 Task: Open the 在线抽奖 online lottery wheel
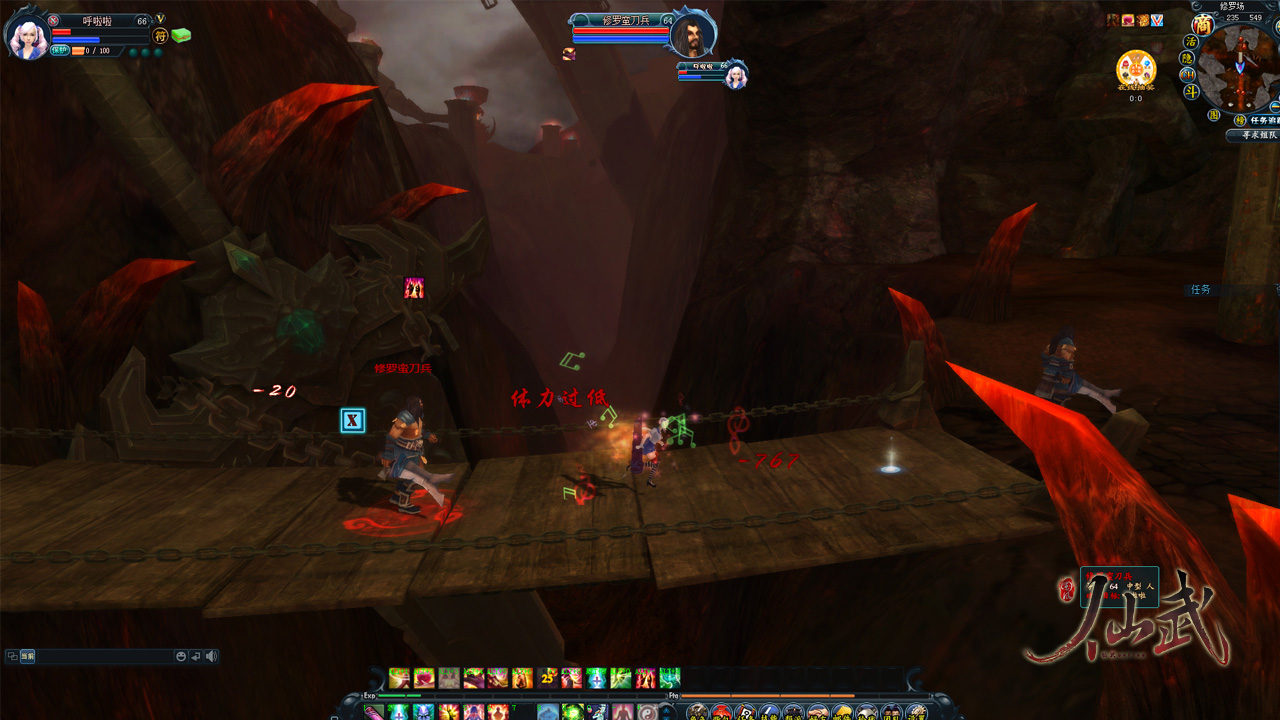pyautogui.click(x=1136, y=69)
